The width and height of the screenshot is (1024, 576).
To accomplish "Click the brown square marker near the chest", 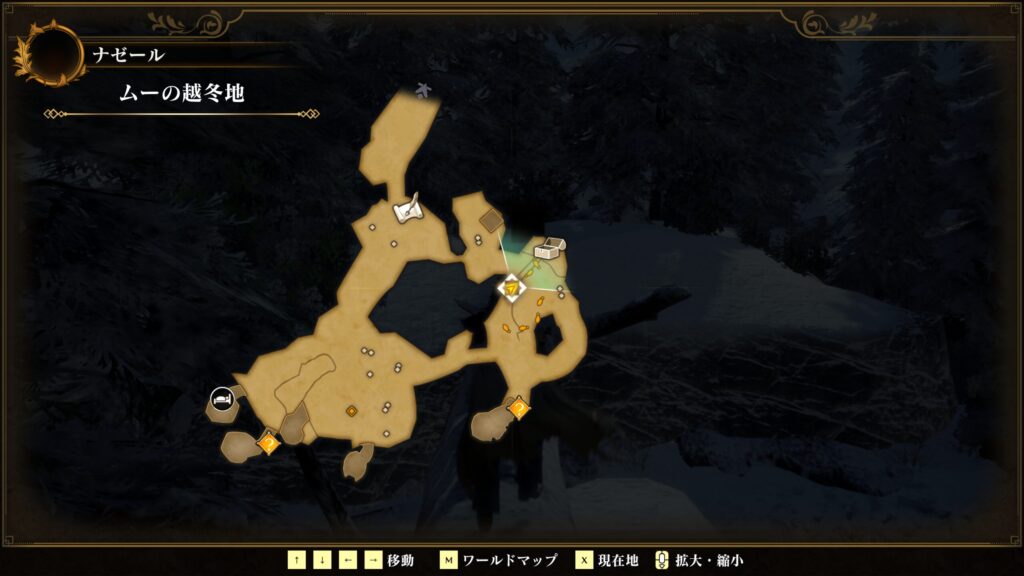I will coord(491,222).
